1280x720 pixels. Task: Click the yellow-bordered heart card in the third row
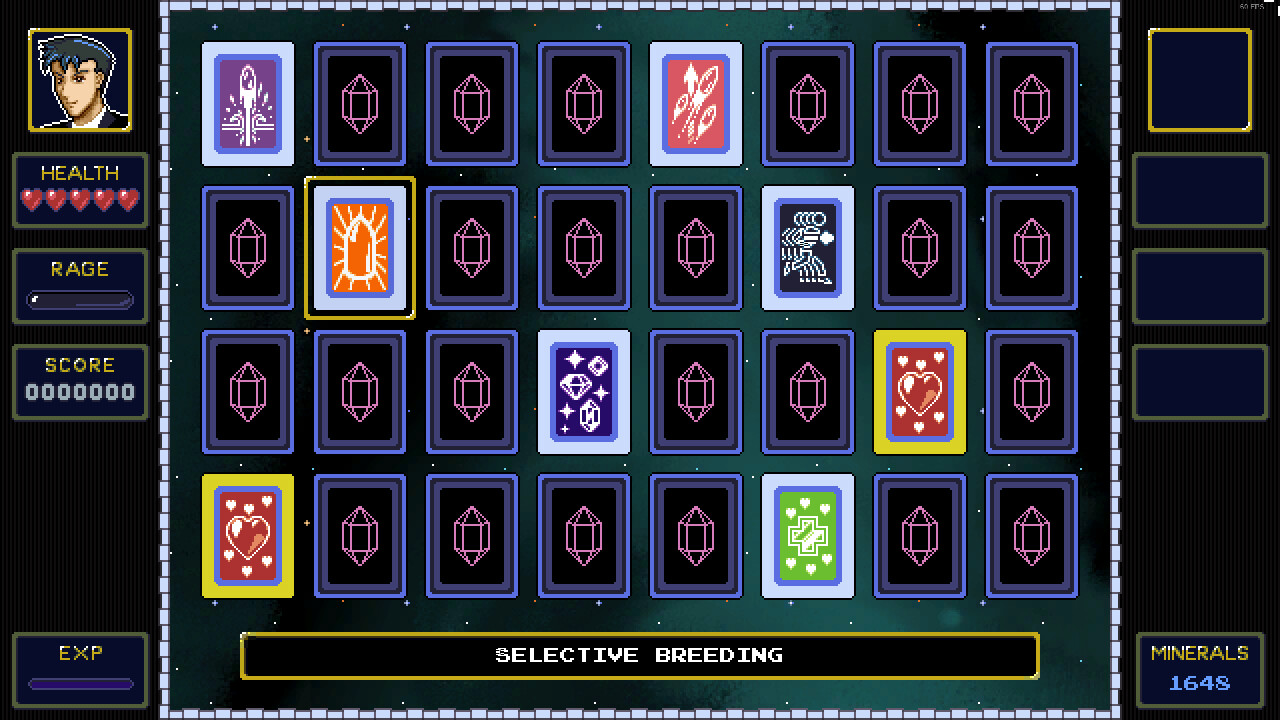(x=919, y=391)
